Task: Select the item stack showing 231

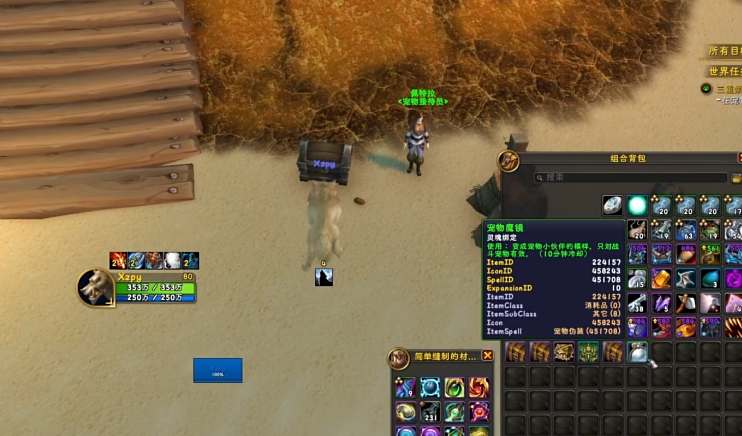Action: pyautogui.click(x=431, y=411)
